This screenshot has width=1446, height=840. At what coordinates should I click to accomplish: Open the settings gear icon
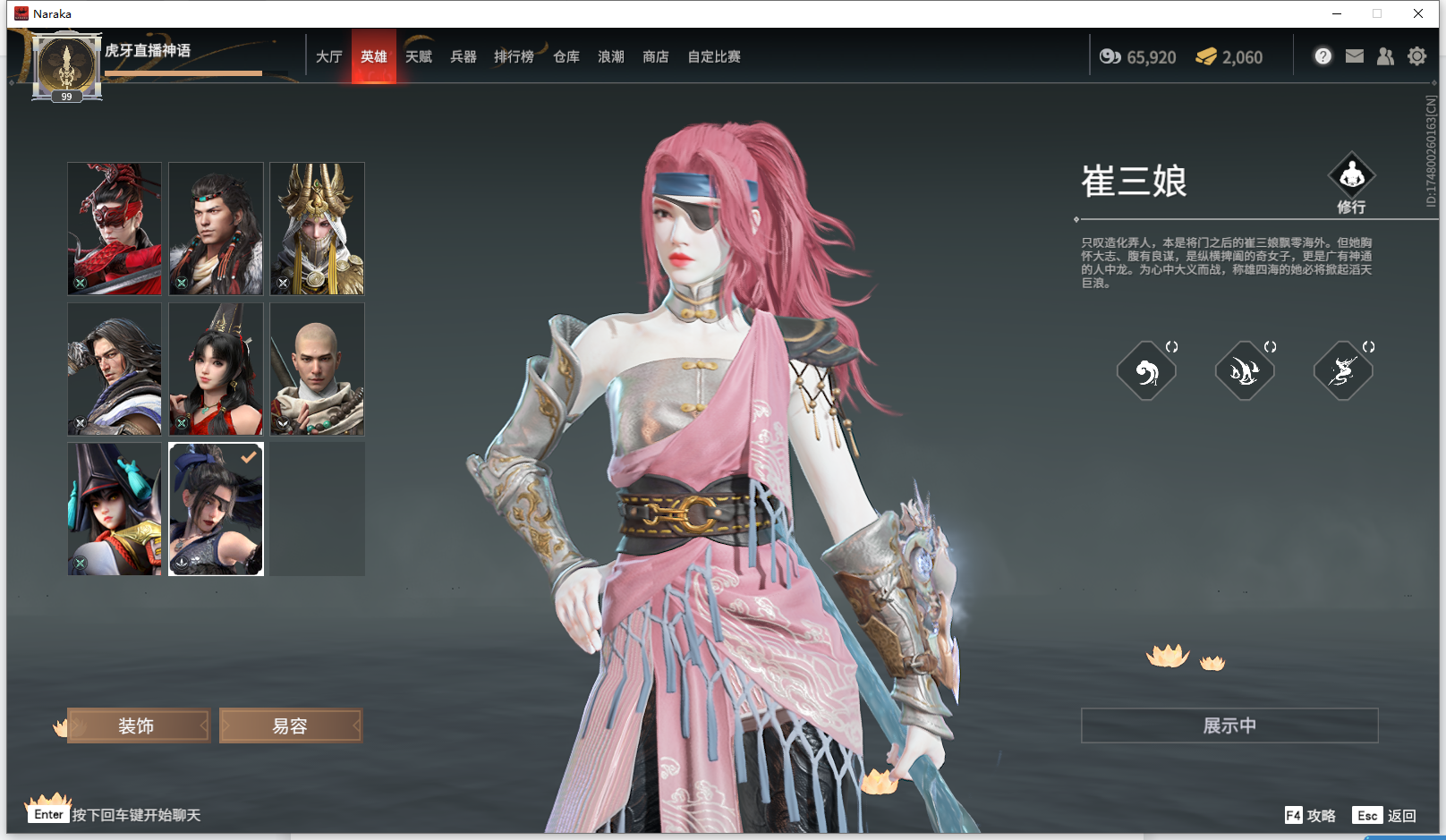click(1416, 56)
